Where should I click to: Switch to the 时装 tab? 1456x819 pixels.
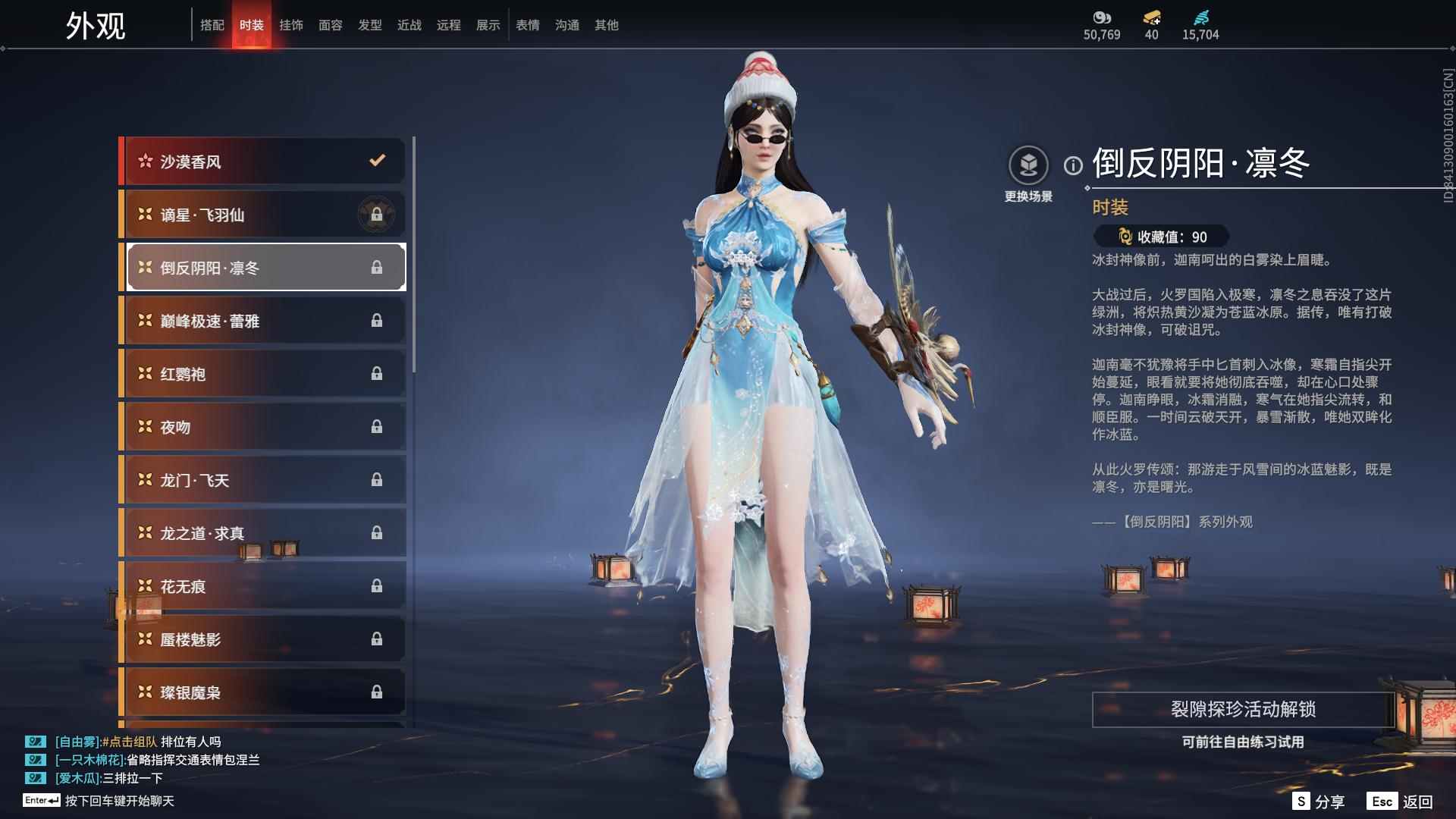coord(252,25)
